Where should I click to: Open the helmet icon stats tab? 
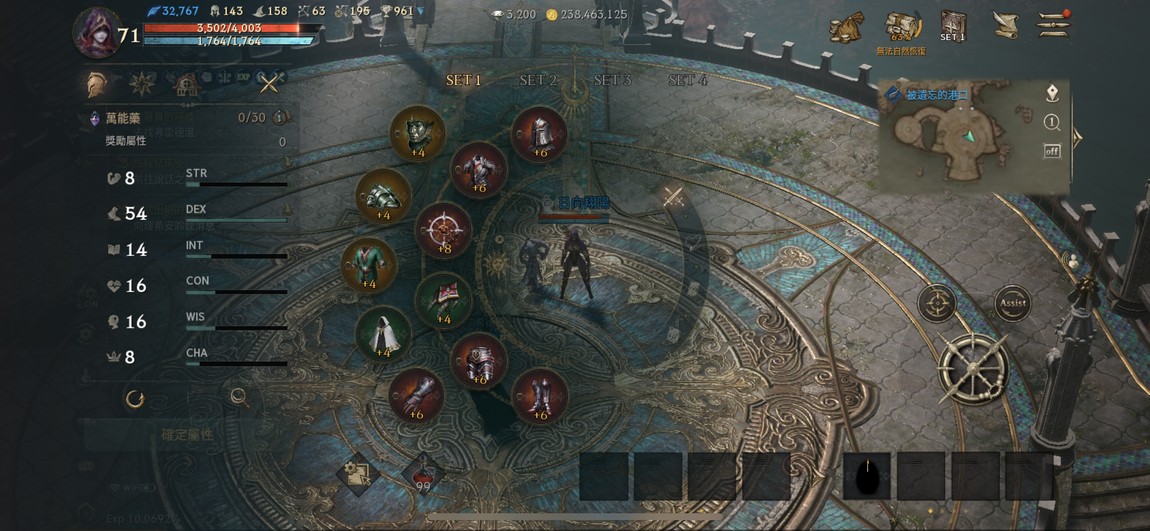coord(97,83)
